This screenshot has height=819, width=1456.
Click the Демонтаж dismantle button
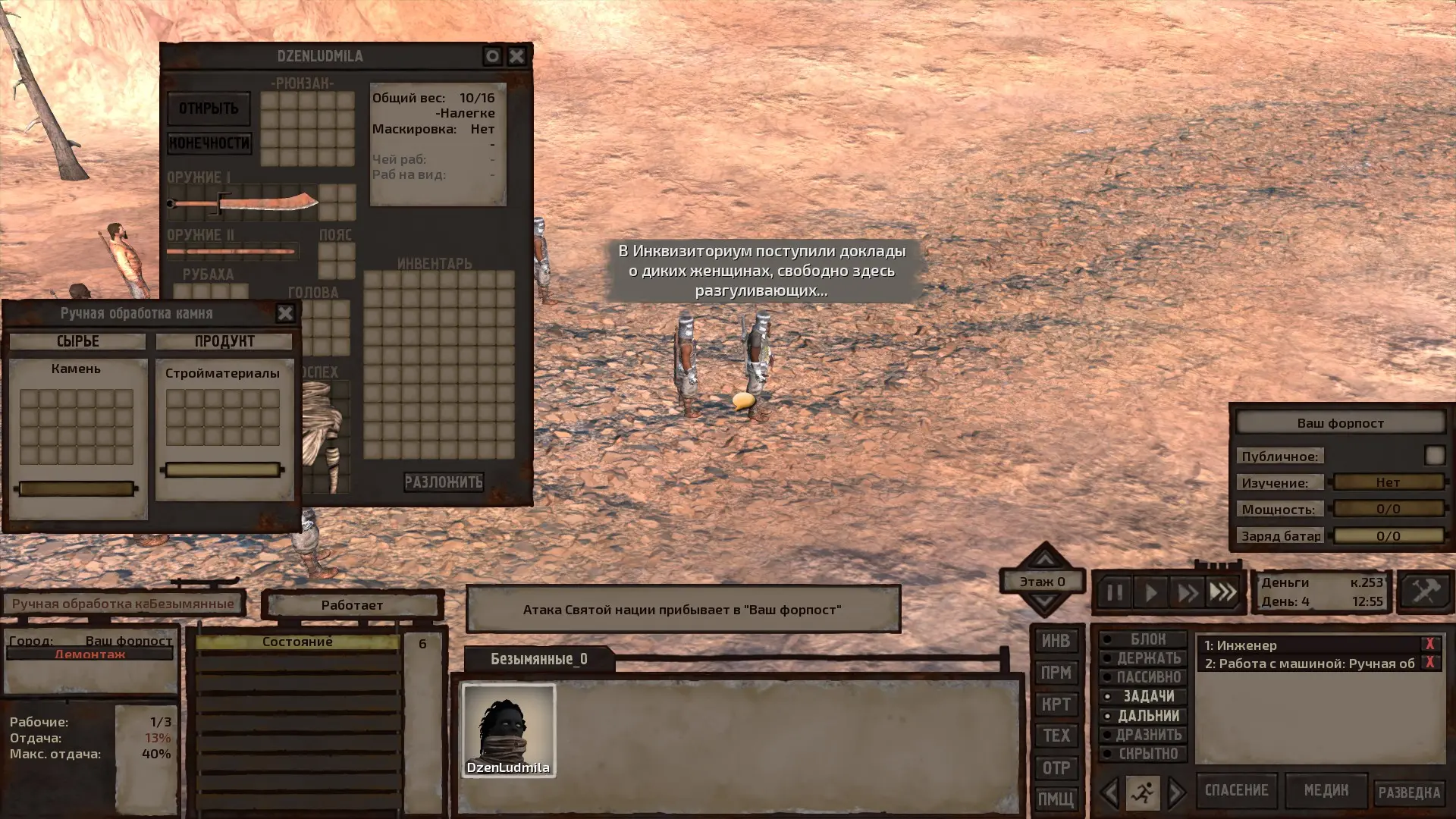click(89, 654)
